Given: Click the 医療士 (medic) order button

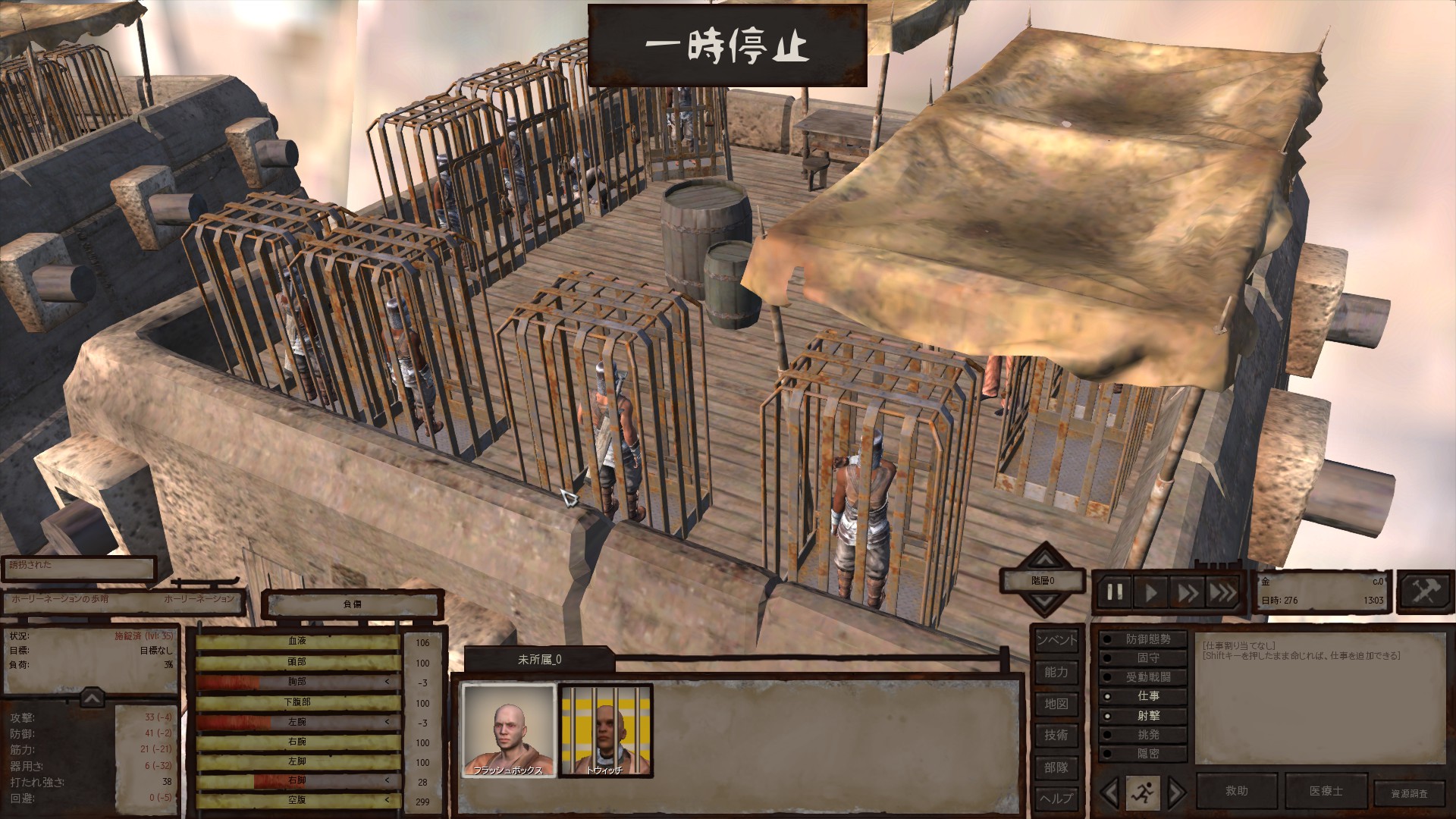Looking at the screenshot, I should tap(1326, 791).
